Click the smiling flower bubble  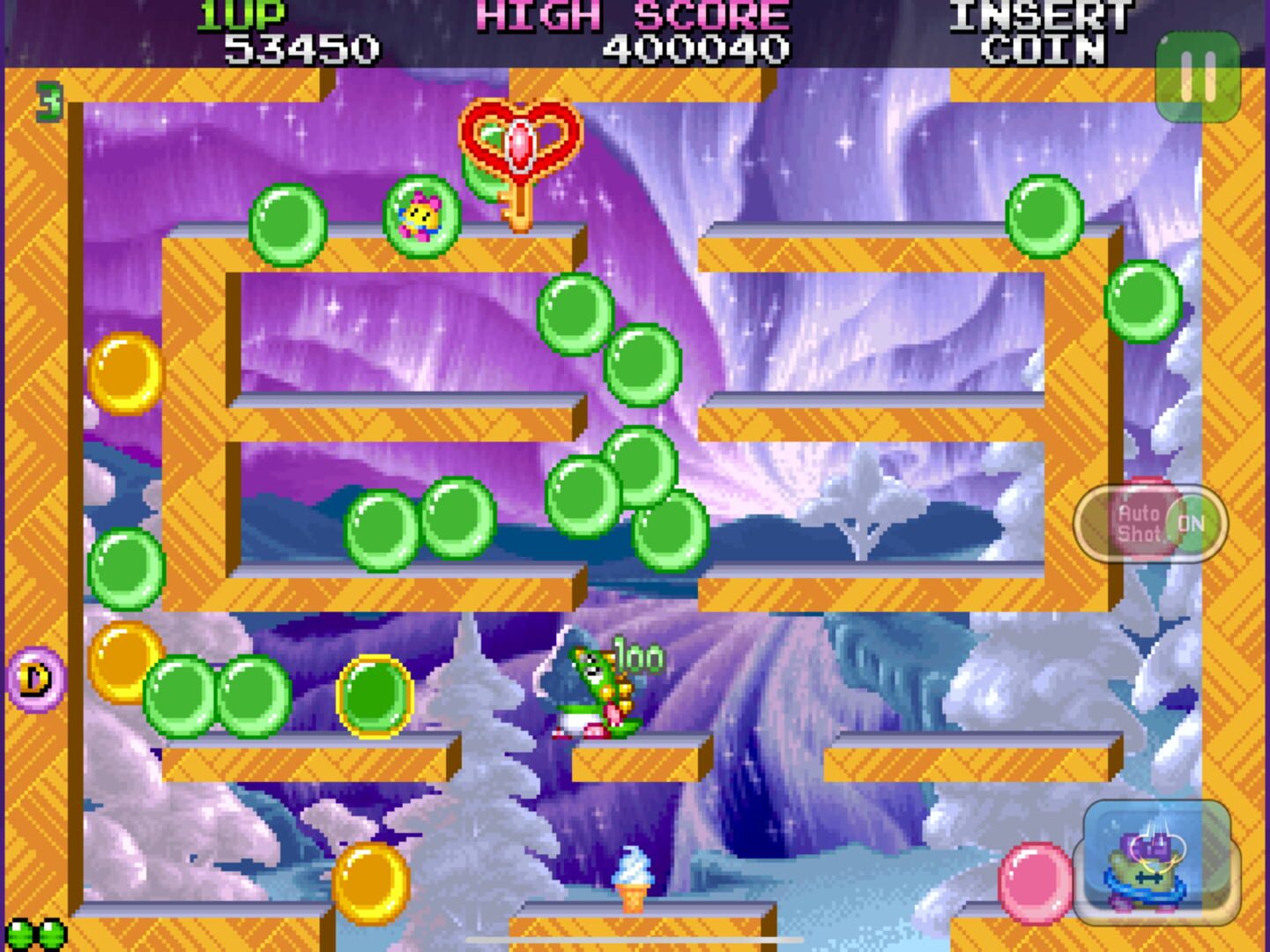[x=421, y=217]
